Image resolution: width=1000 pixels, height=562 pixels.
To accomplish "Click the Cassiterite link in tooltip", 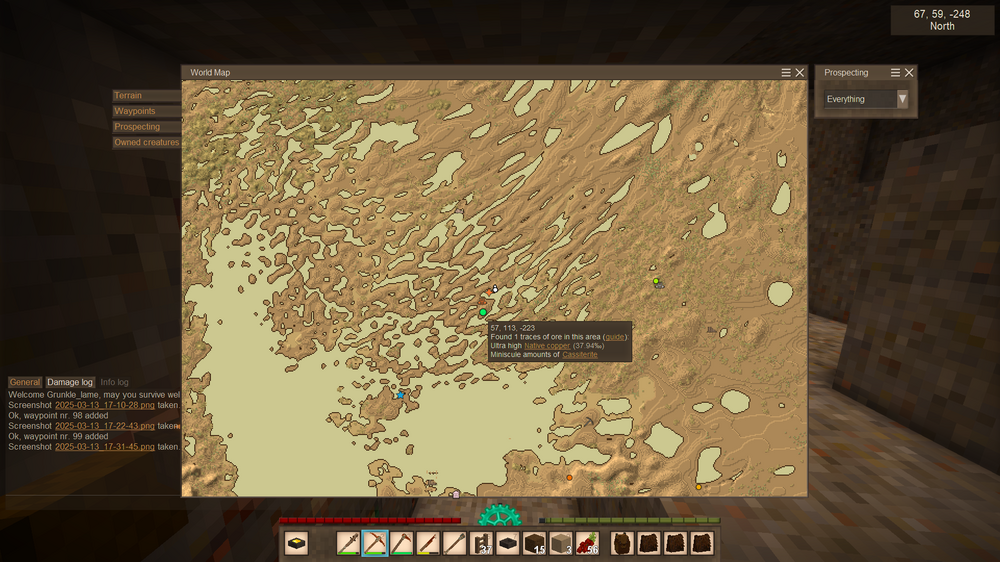I will pos(580,355).
